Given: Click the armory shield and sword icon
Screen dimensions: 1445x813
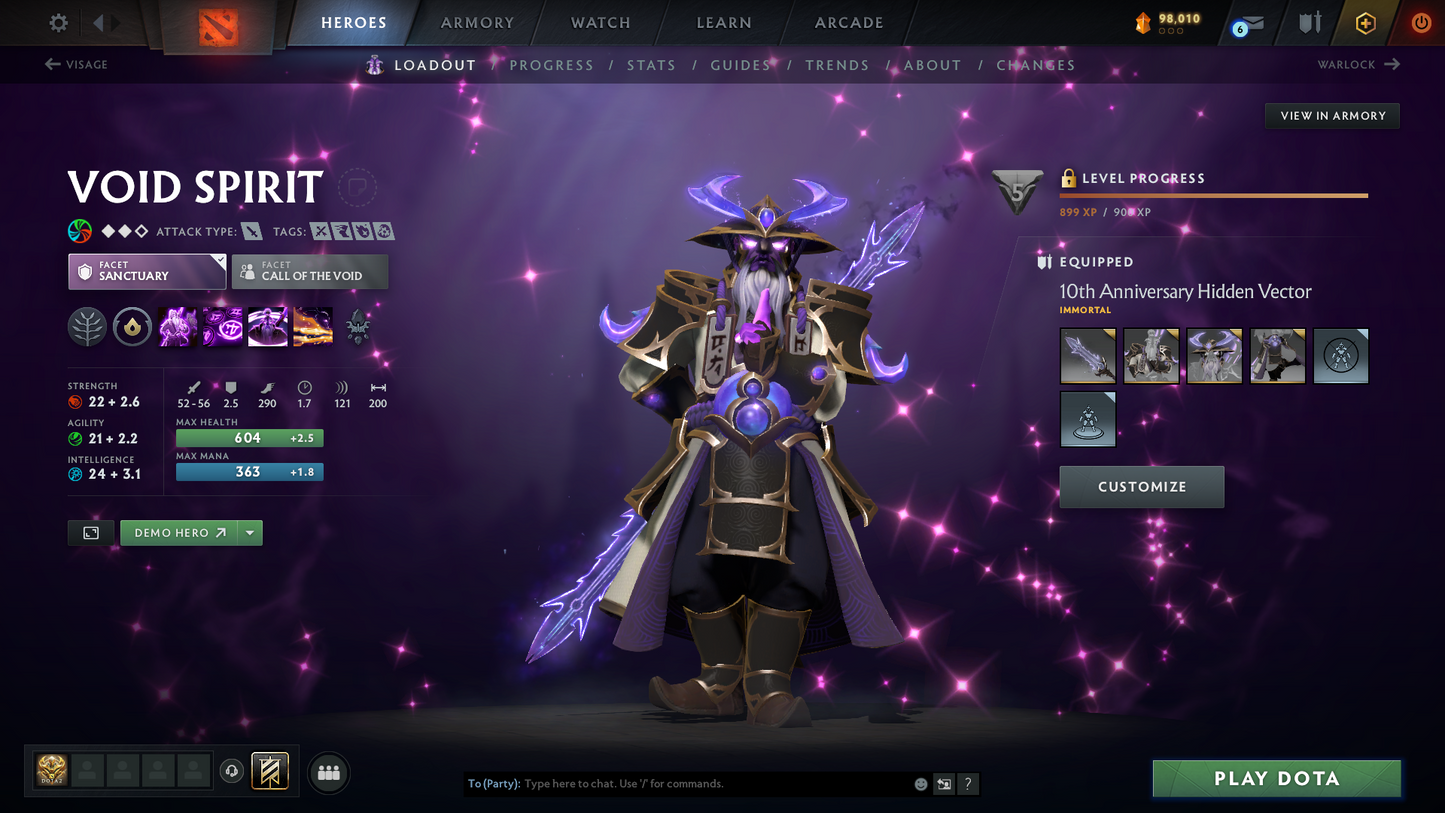Looking at the screenshot, I should click(1310, 22).
